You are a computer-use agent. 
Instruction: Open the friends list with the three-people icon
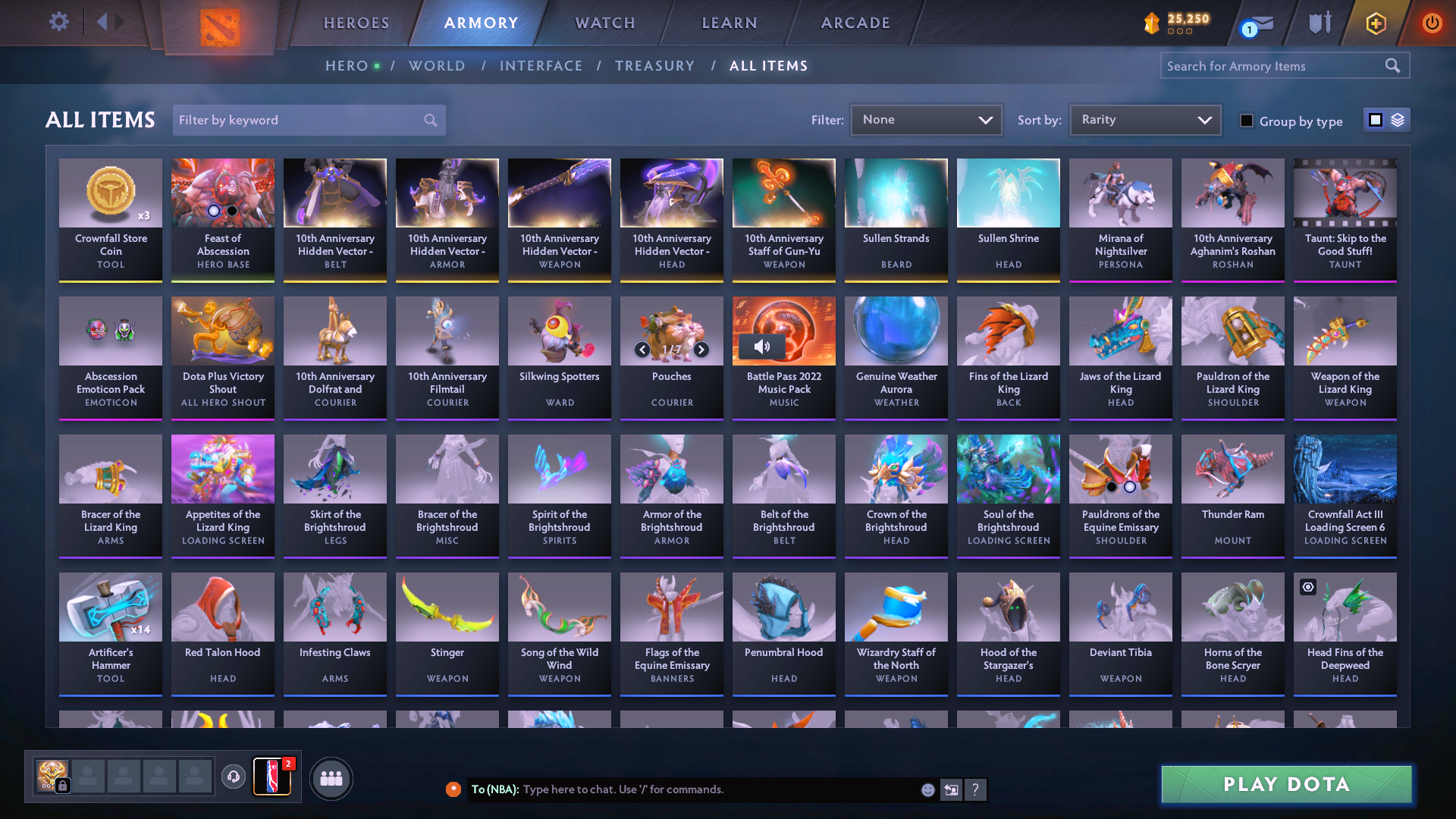331,778
